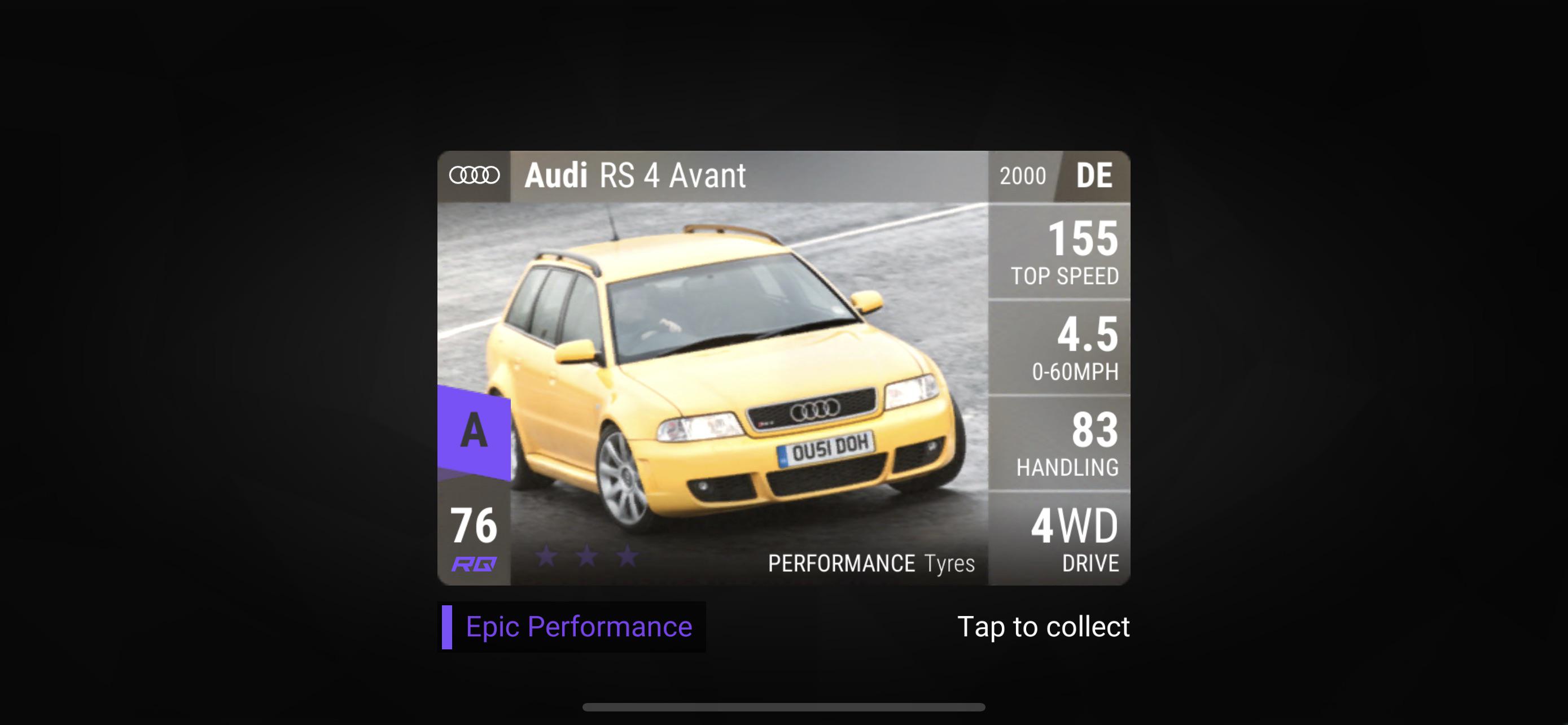Screen dimensions: 1568x725
Task: Select the Epic Performance label
Action: pos(578,627)
